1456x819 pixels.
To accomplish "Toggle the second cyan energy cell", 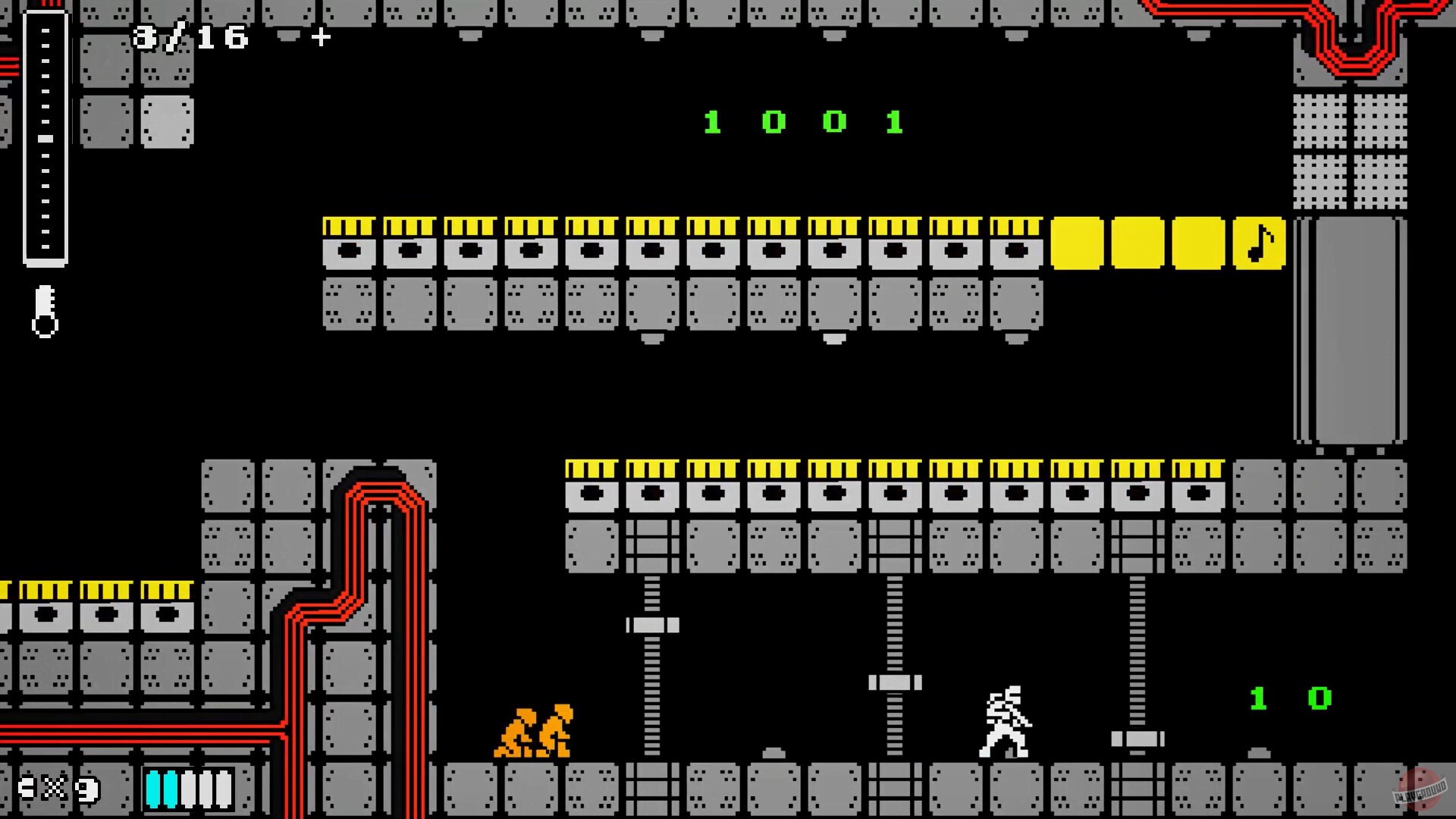I will (171, 789).
